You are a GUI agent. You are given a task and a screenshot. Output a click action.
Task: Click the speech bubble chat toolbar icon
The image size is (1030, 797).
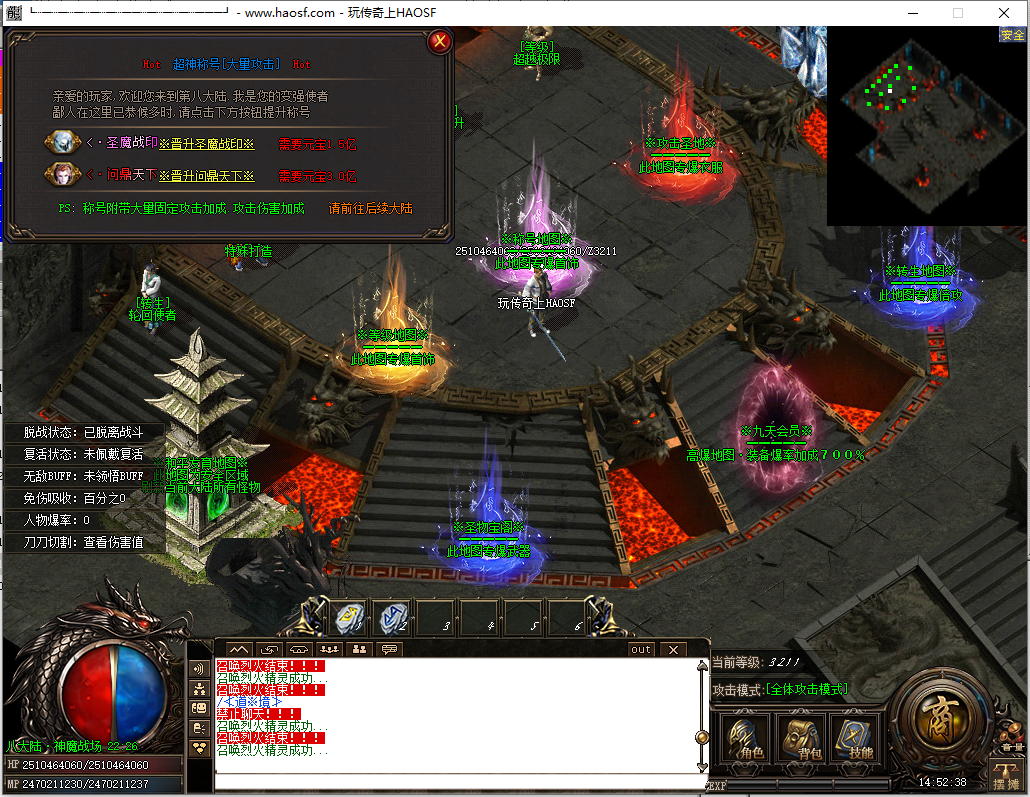coord(390,650)
